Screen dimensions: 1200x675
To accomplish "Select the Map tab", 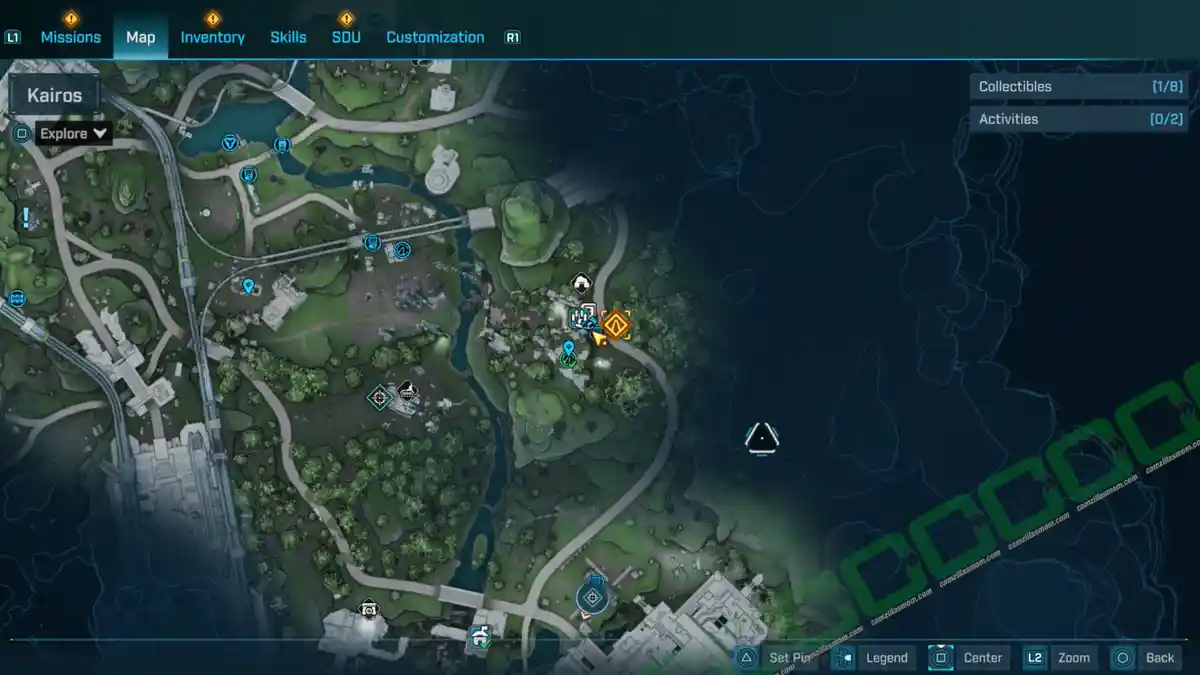I will point(140,37).
